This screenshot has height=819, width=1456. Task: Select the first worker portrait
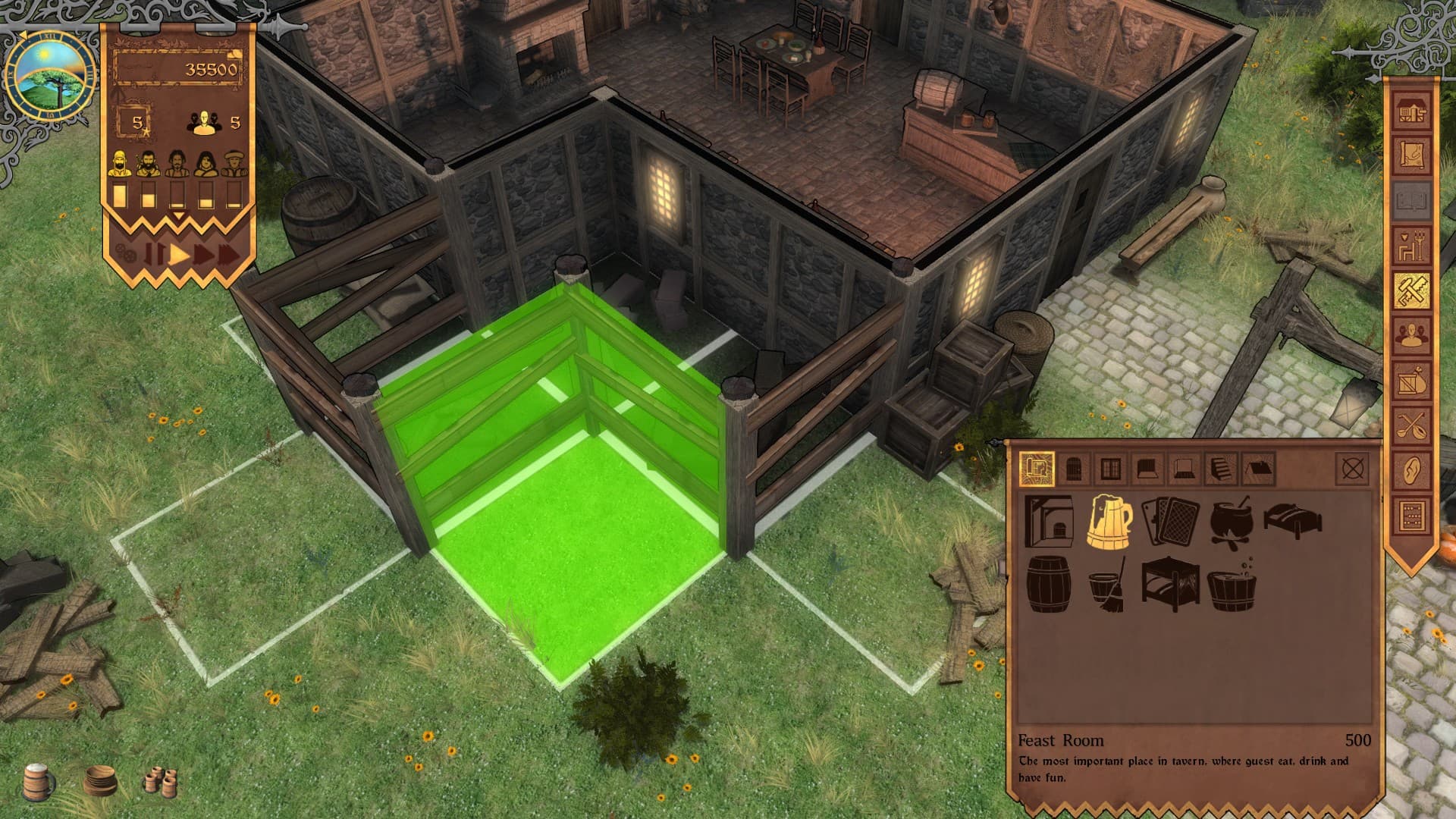click(x=121, y=162)
